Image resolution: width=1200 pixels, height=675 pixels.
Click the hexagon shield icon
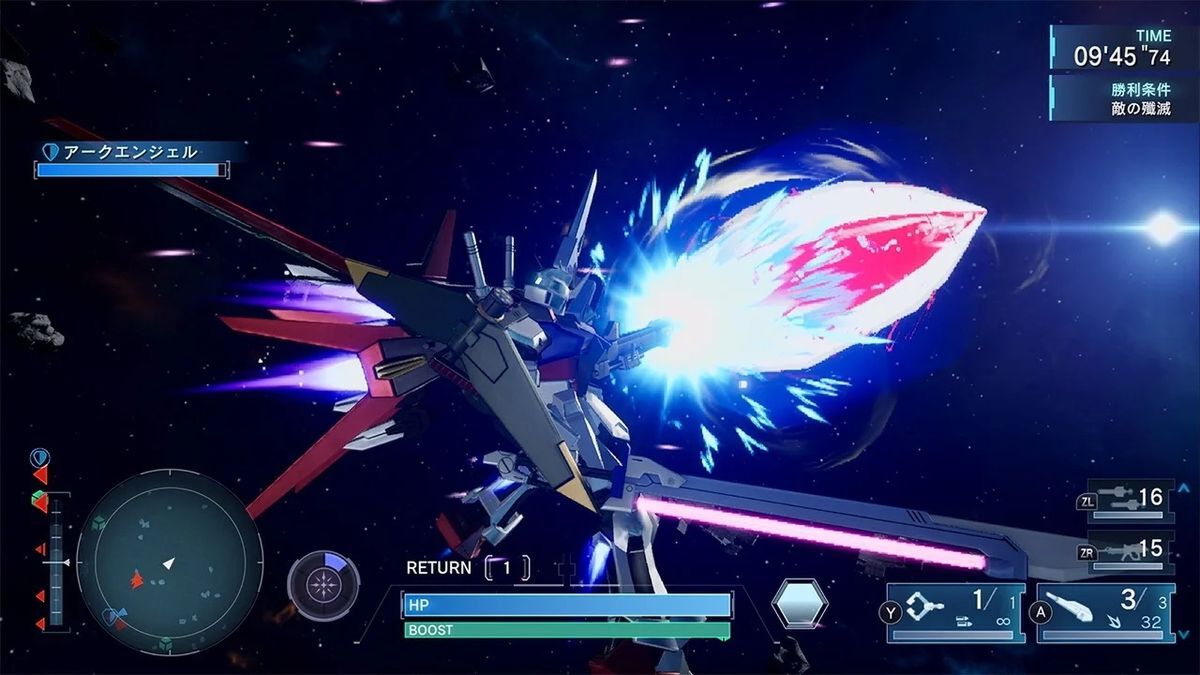(x=800, y=603)
